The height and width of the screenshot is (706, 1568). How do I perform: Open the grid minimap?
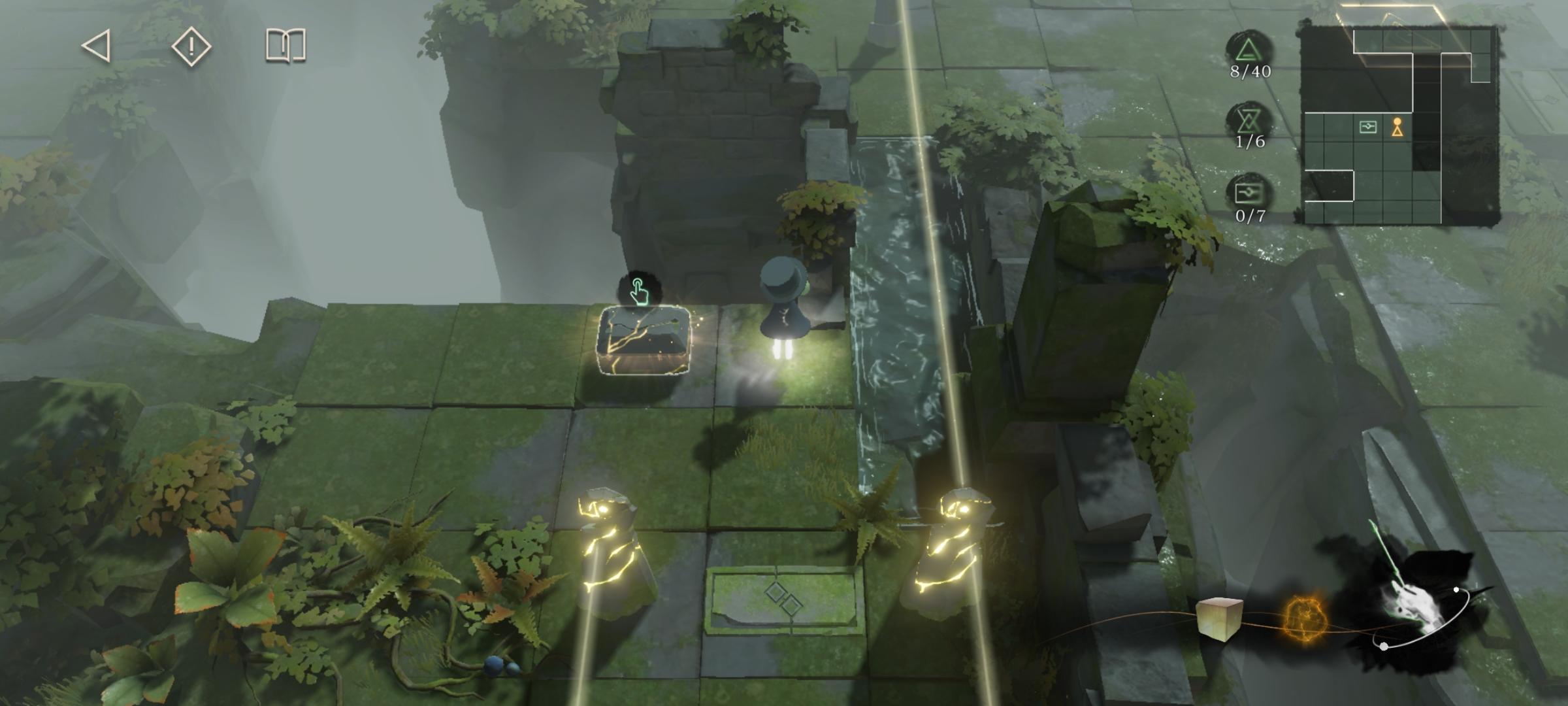[1398, 124]
